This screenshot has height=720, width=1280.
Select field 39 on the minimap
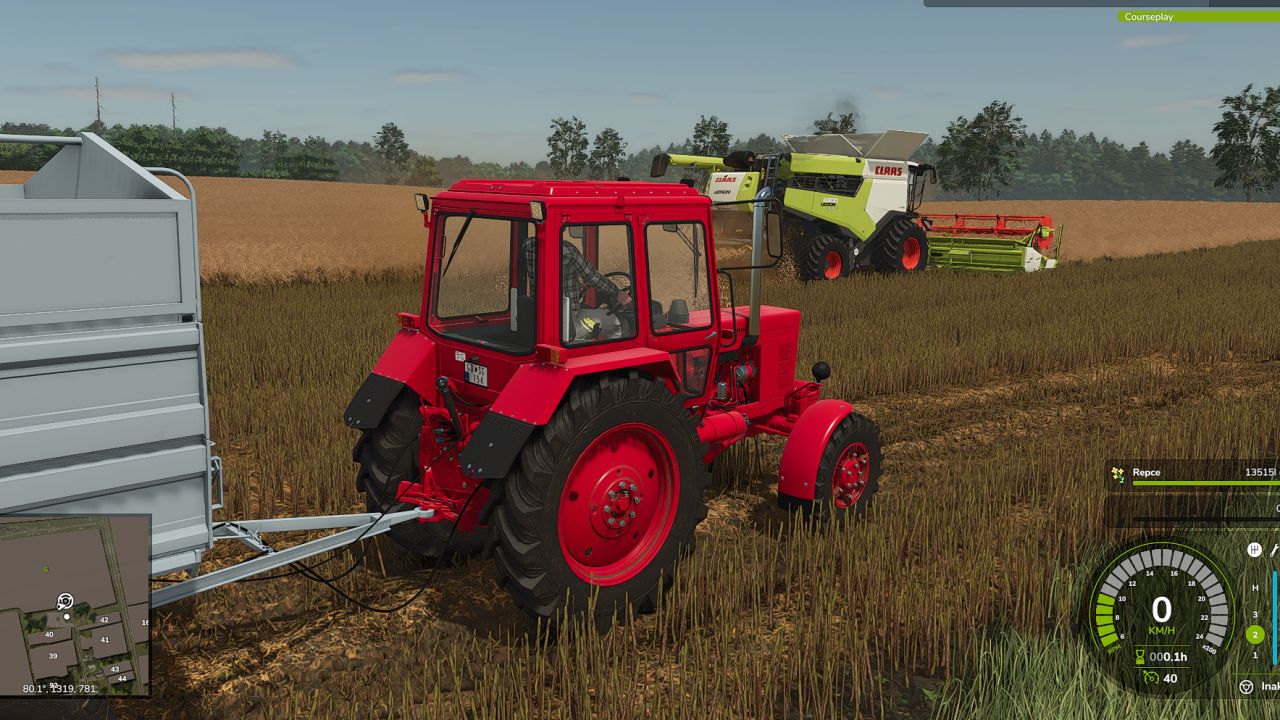(54, 655)
